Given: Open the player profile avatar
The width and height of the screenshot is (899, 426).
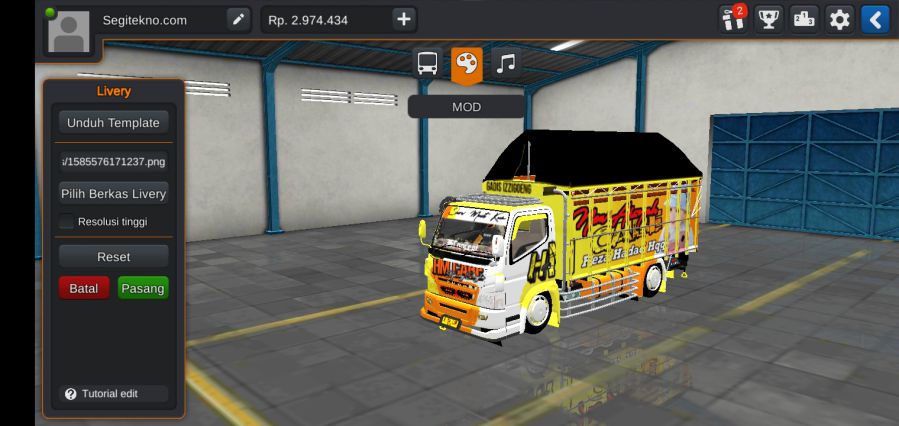Looking at the screenshot, I should coord(69,30).
